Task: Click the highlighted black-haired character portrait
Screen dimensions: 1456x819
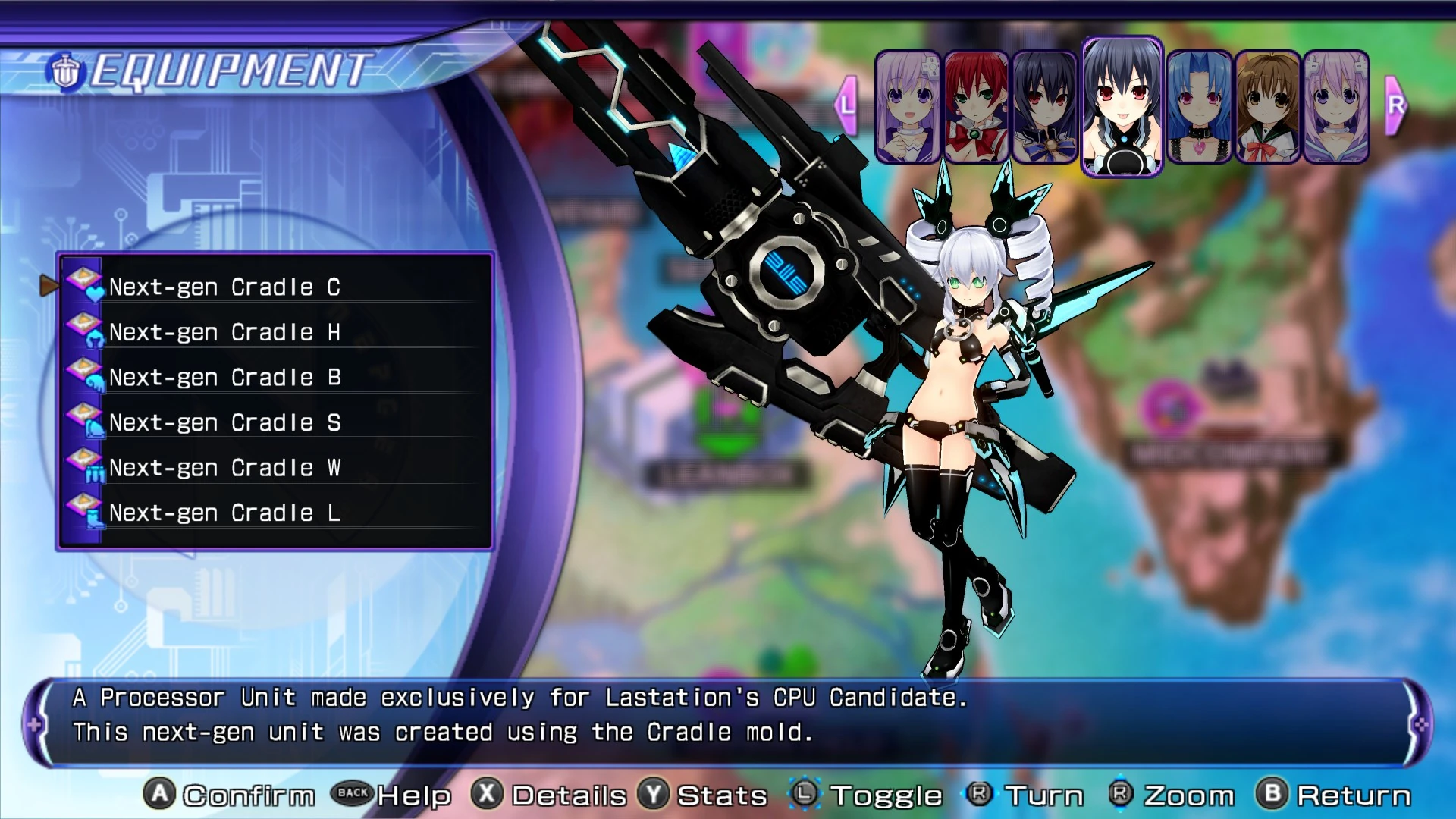Action: (1122, 106)
